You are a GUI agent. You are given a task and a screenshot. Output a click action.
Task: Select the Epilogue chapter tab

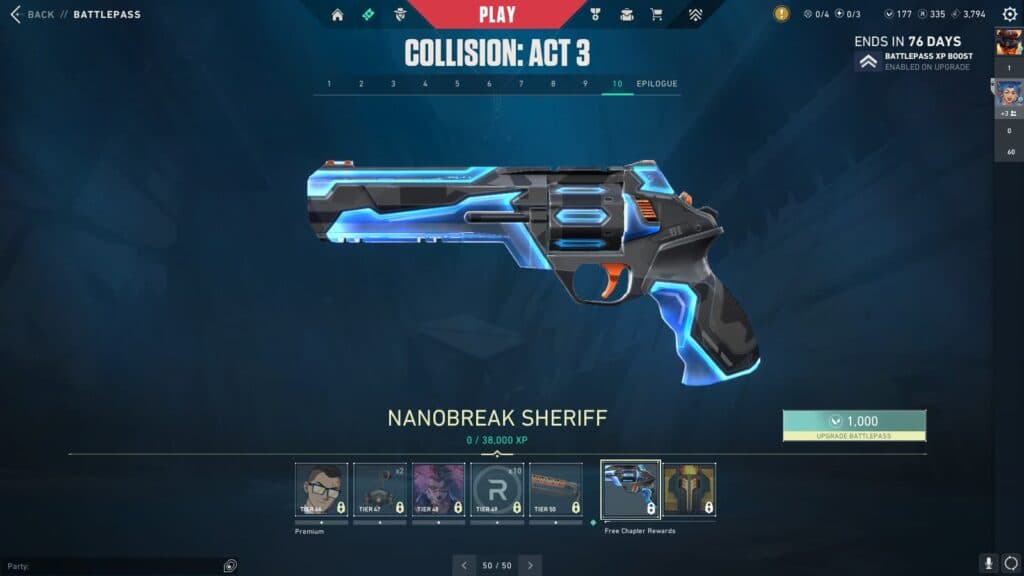click(657, 84)
